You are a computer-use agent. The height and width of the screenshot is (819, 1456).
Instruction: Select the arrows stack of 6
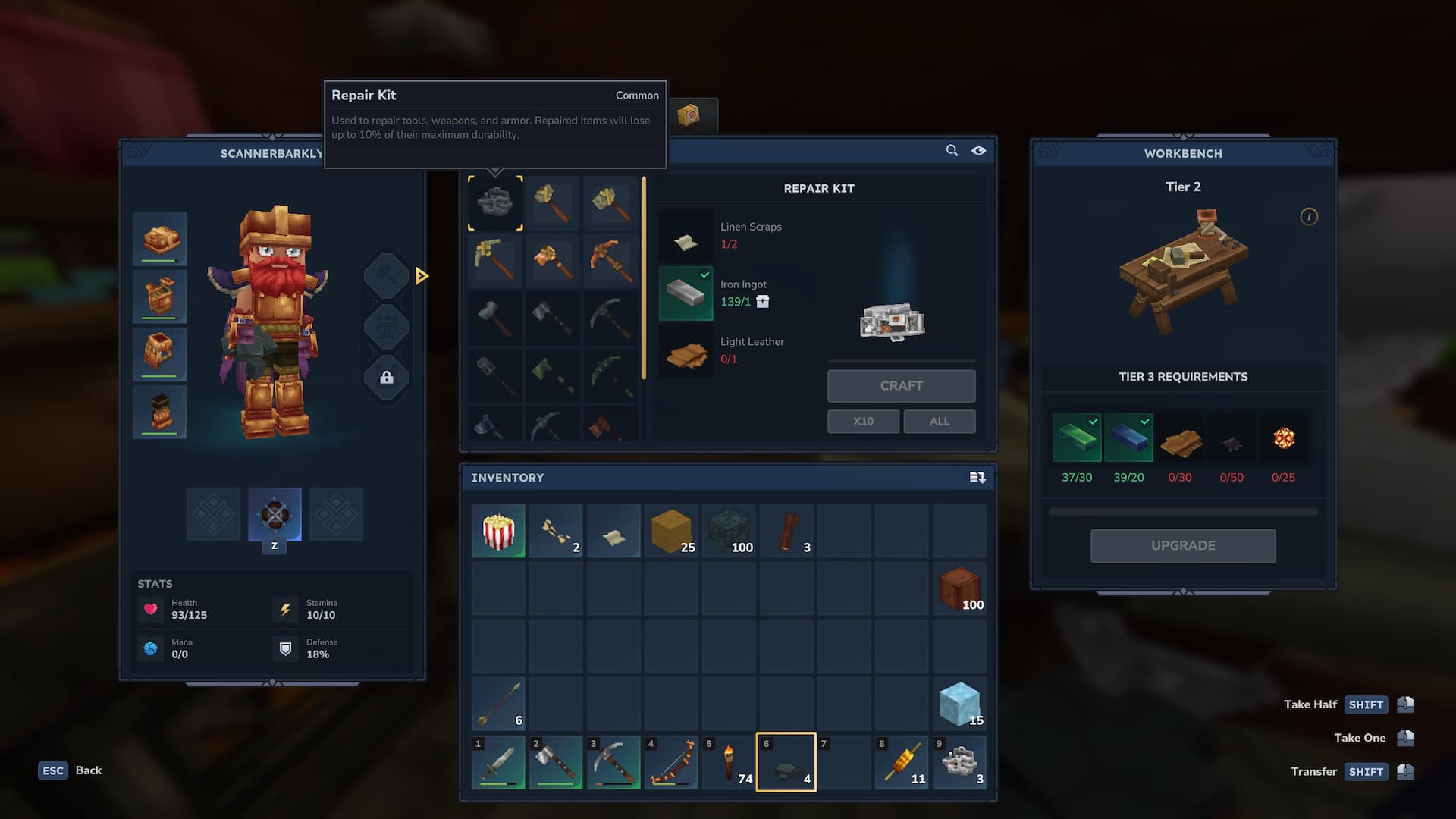498,704
